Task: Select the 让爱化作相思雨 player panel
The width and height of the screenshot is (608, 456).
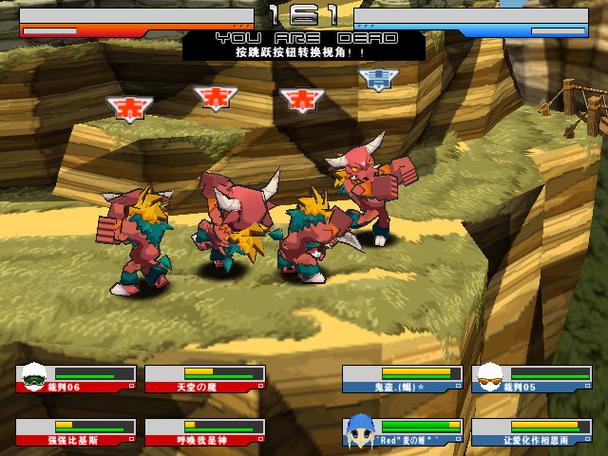Action: point(531,432)
